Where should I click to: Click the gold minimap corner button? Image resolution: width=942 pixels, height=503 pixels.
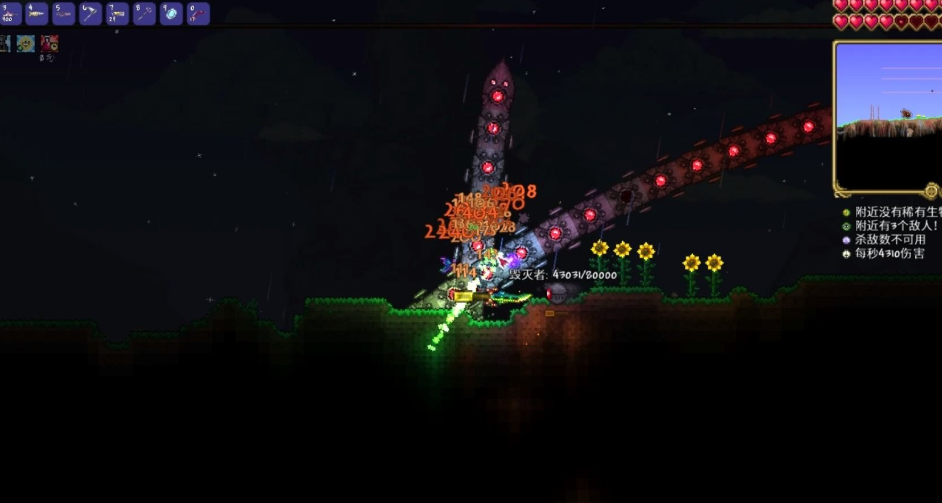932,190
